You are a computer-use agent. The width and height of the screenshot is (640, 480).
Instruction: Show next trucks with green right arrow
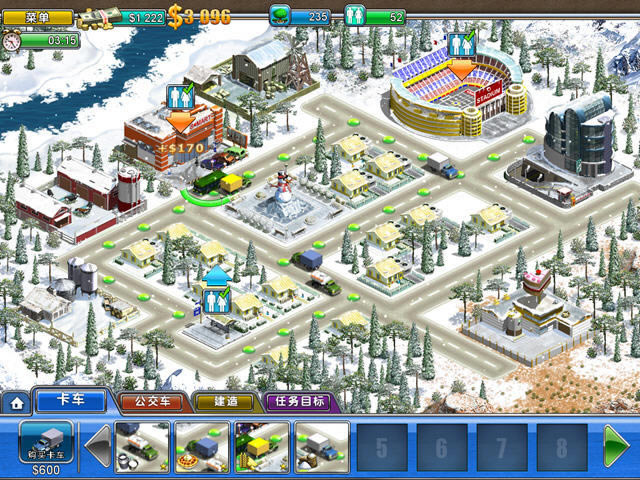(615, 446)
